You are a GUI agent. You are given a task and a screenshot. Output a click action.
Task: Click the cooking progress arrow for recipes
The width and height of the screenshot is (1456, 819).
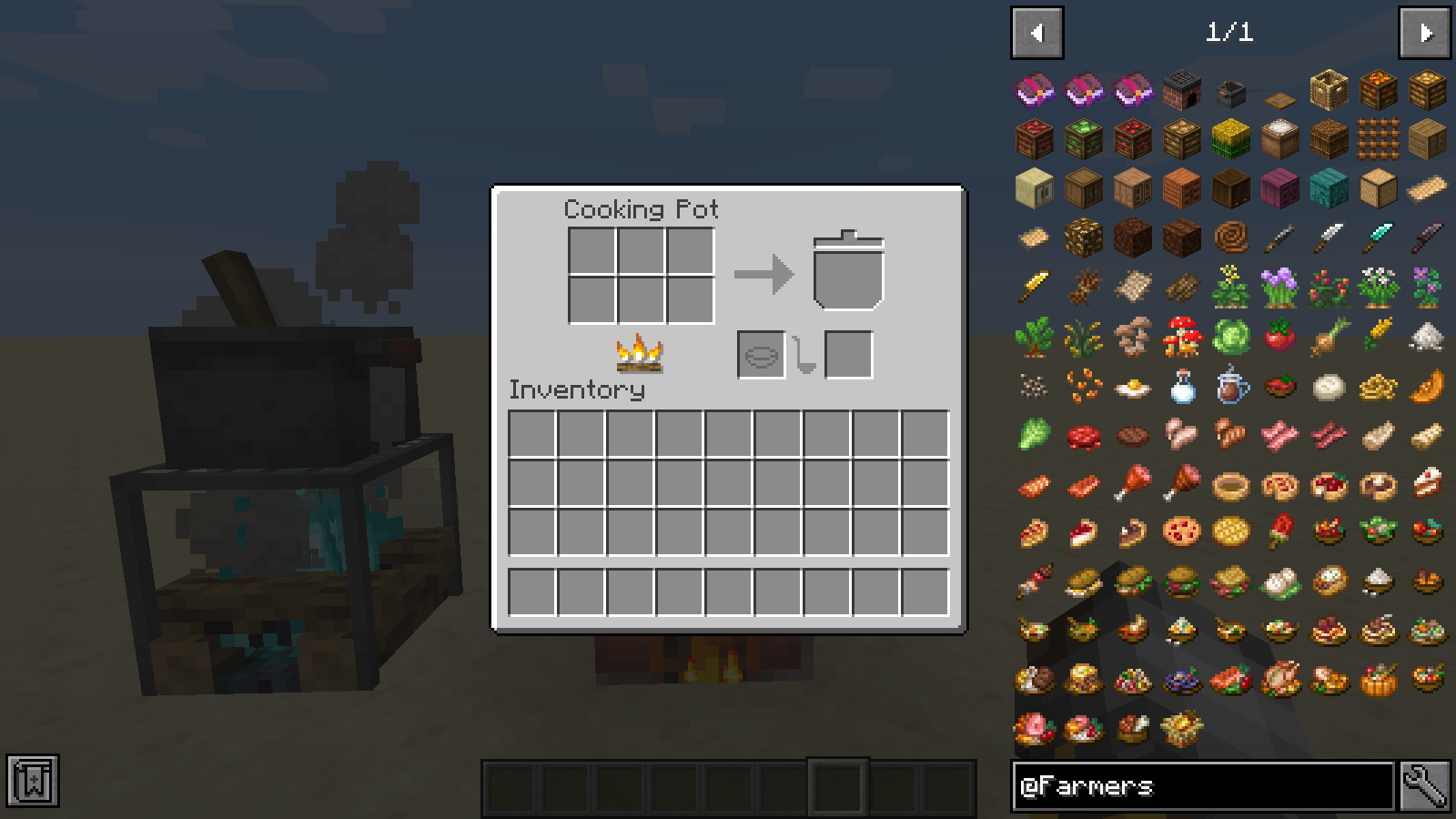click(763, 274)
